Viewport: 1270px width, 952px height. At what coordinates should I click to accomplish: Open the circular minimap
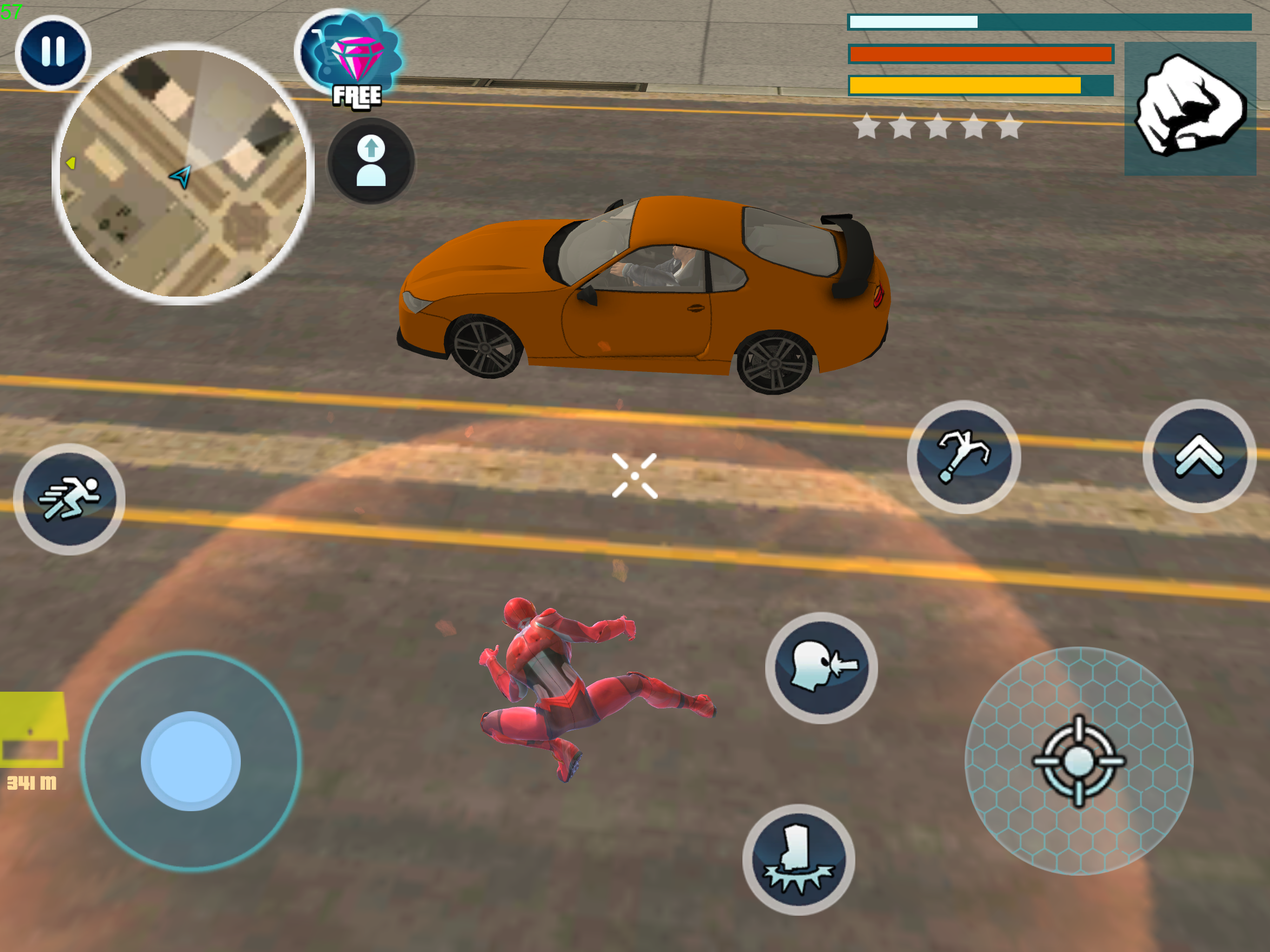point(183,173)
